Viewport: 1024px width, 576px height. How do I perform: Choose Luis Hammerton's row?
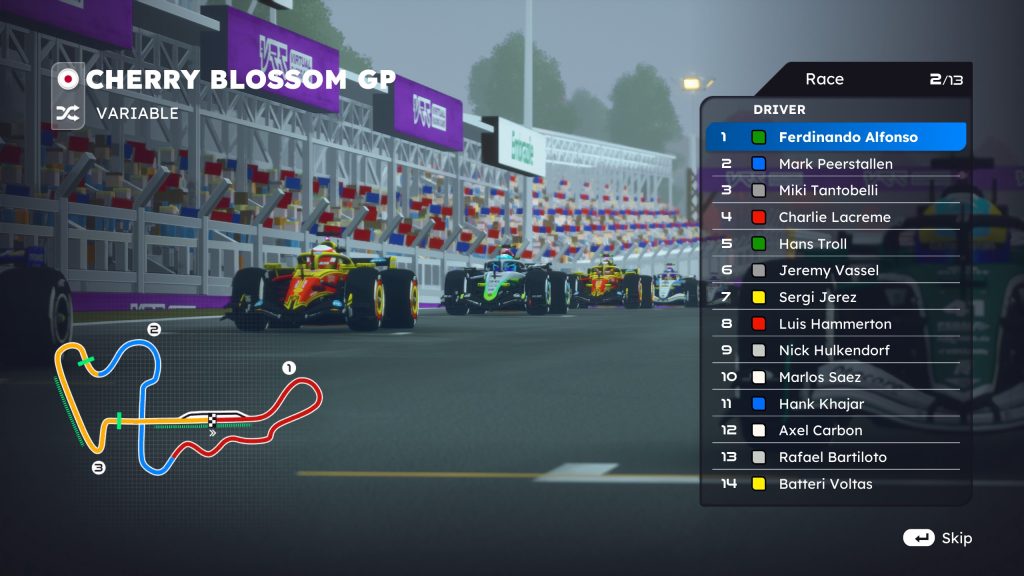click(836, 324)
